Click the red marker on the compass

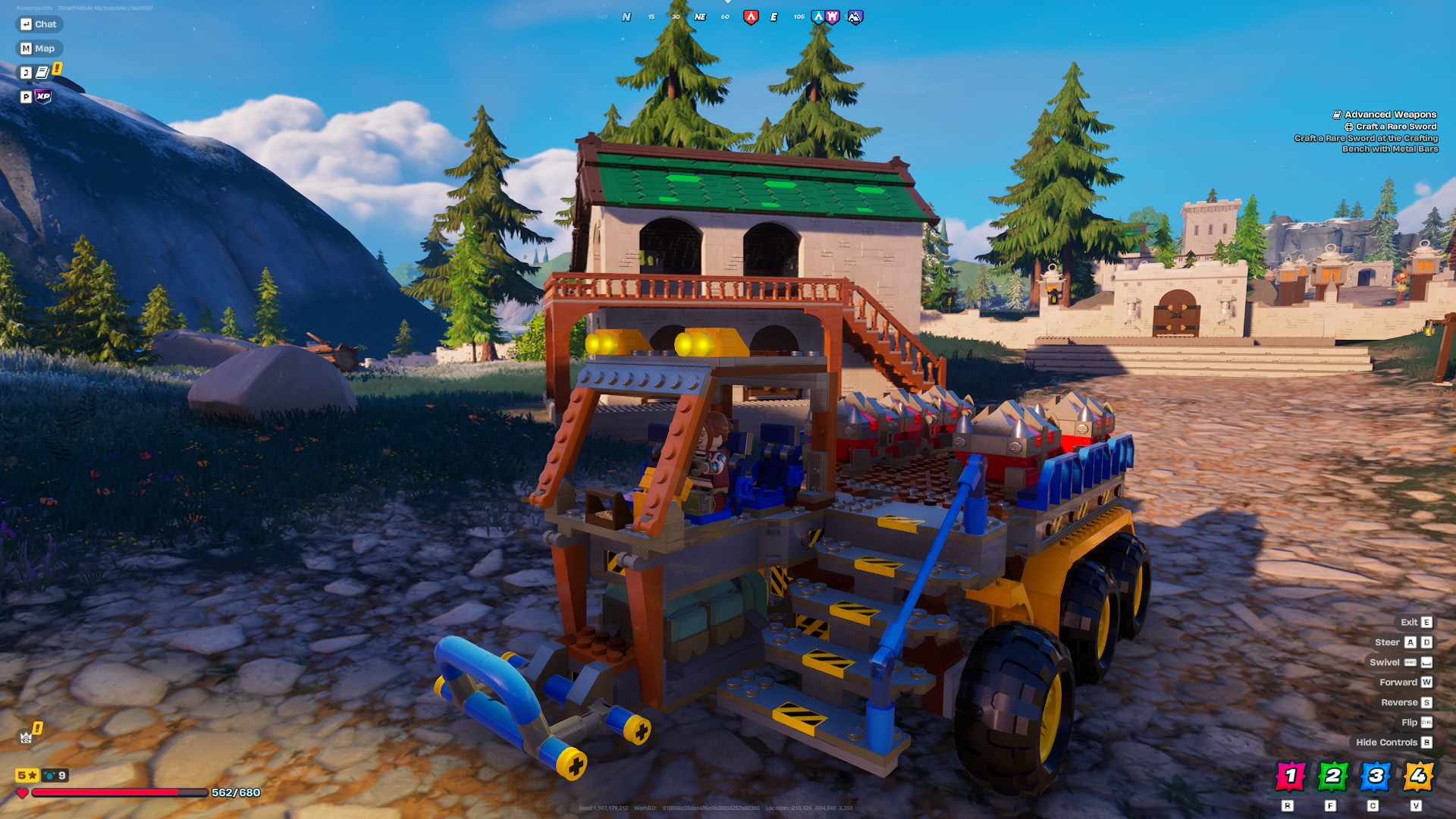750,17
